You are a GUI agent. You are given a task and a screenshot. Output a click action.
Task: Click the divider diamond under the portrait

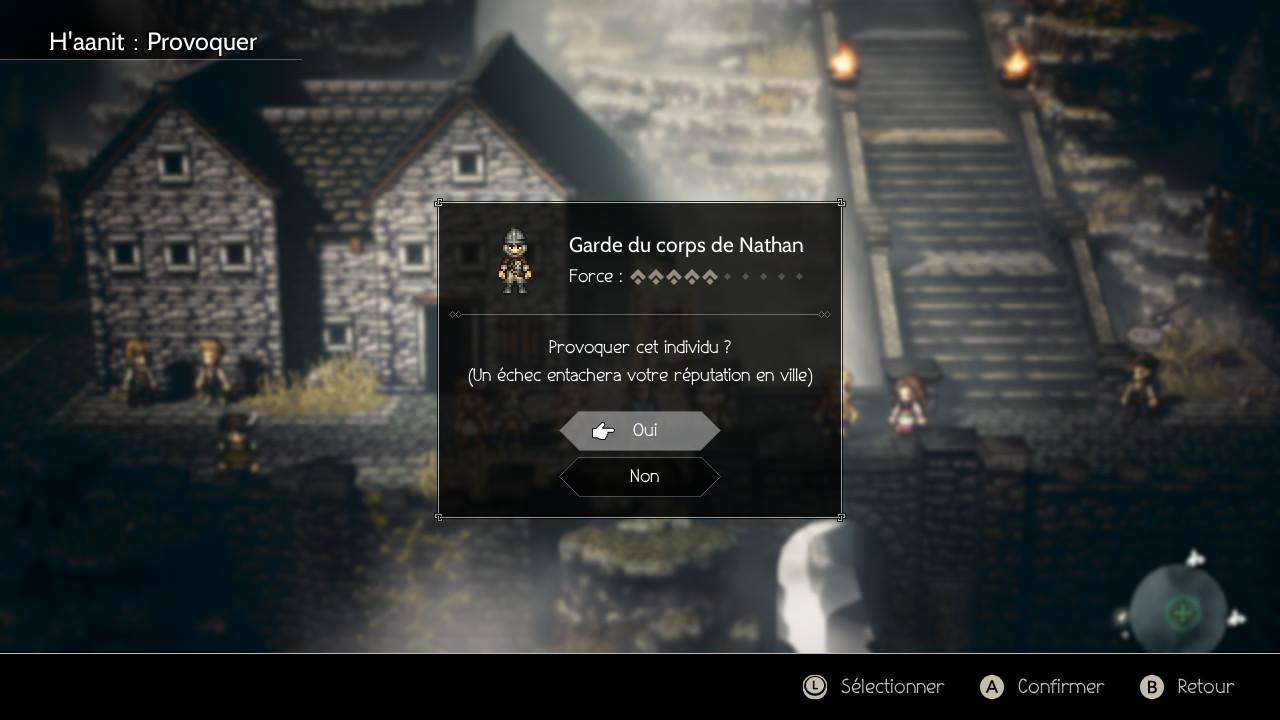tap(457, 314)
